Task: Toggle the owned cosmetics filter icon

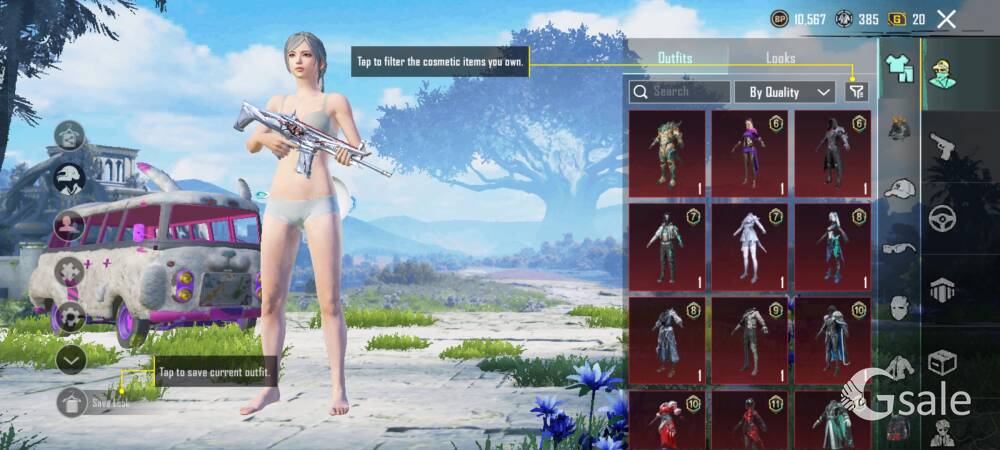Action: pos(856,92)
